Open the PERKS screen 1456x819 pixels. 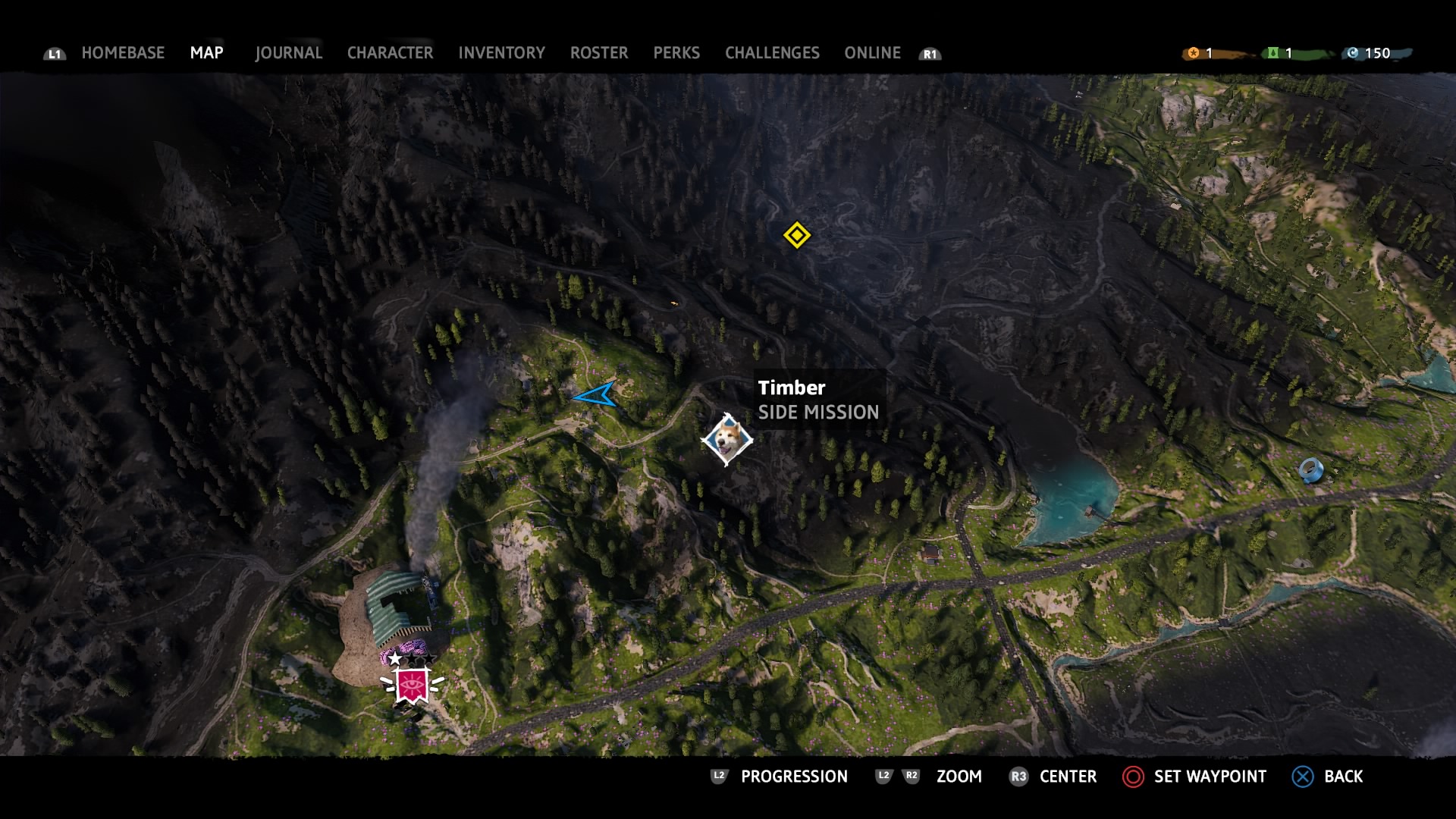click(x=676, y=53)
